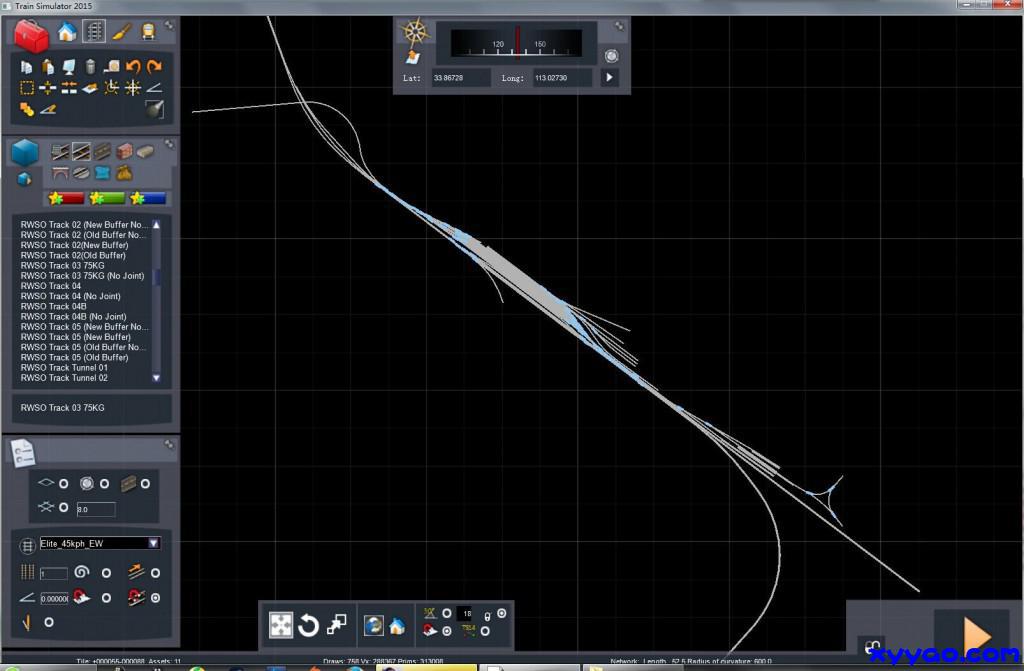Choose RWSO Track 05 (New Buffer) entry
This screenshot has height=671, width=1024.
point(76,337)
